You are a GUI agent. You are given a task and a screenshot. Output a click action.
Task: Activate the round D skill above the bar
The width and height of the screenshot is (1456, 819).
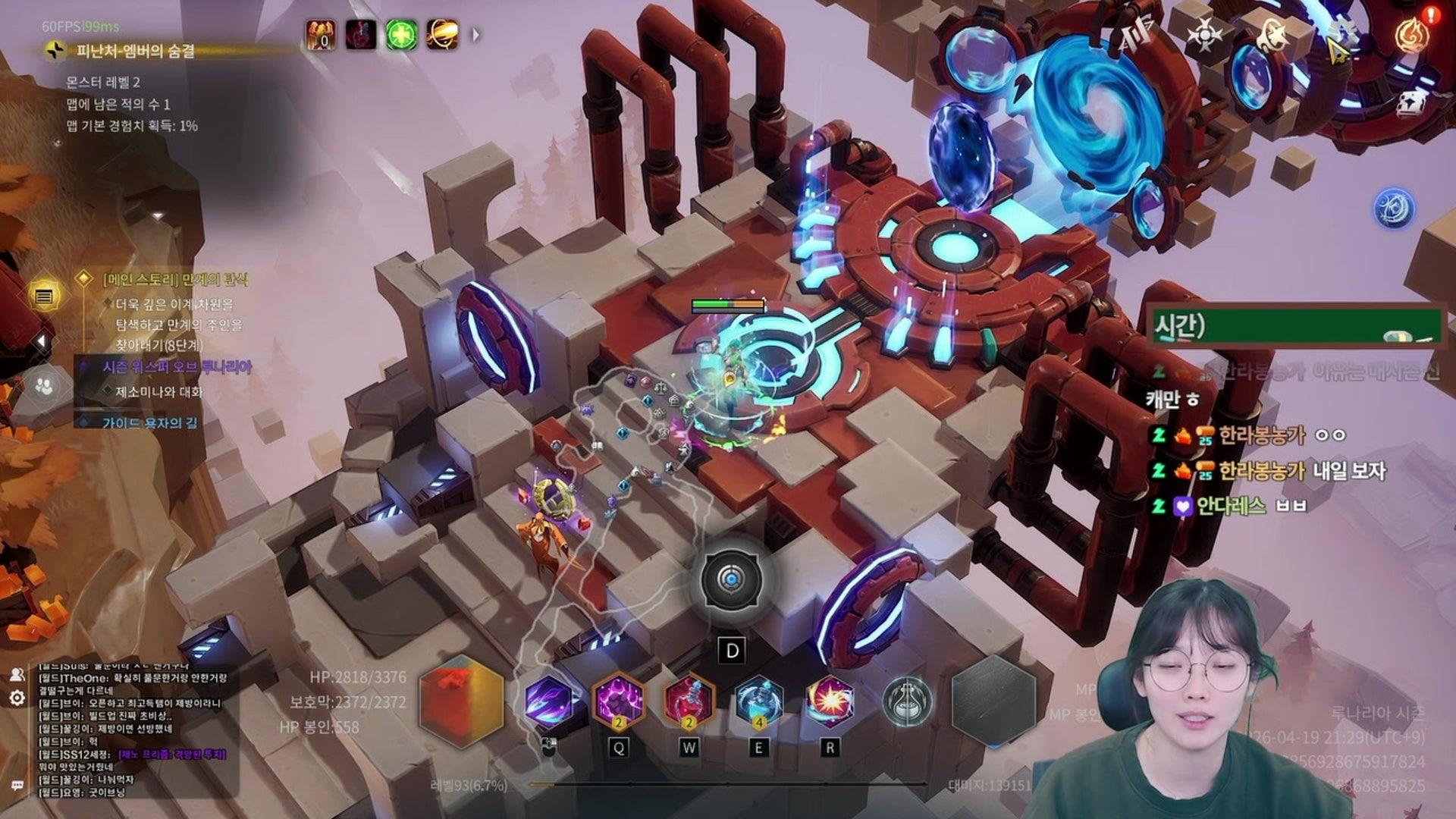[731, 581]
